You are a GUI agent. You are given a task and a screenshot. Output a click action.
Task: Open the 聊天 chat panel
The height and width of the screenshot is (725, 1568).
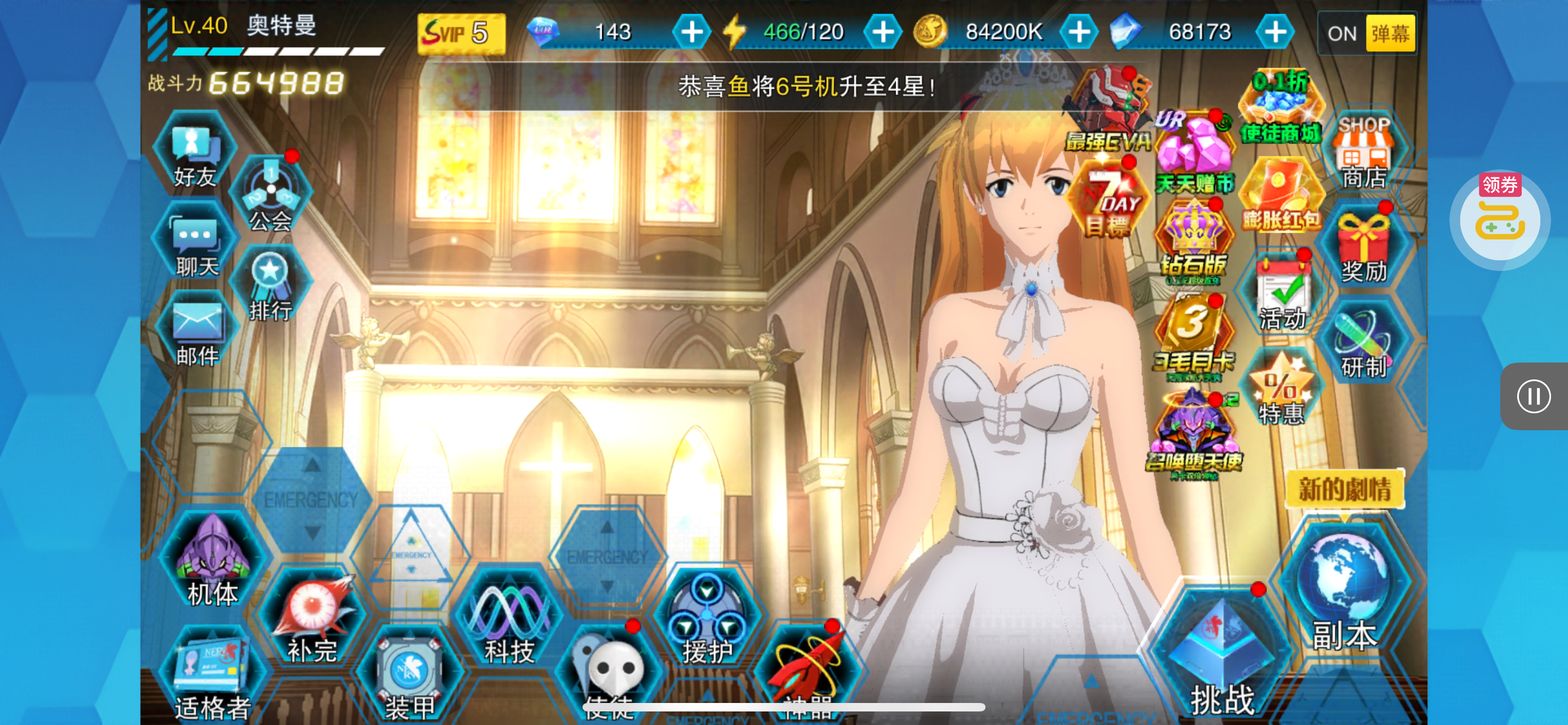tap(195, 244)
